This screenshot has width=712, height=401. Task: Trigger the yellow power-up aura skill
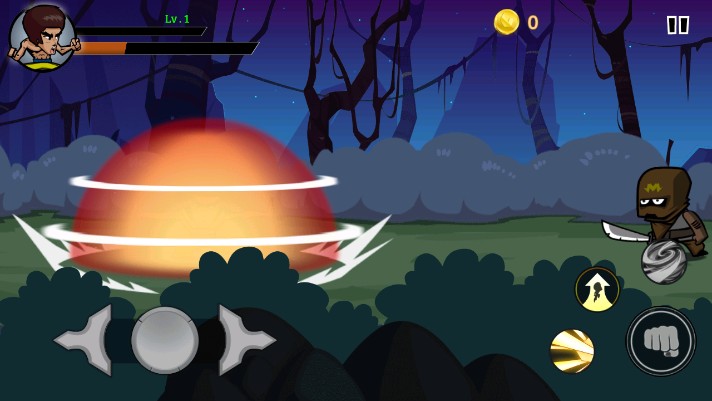[x=597, y=289]
